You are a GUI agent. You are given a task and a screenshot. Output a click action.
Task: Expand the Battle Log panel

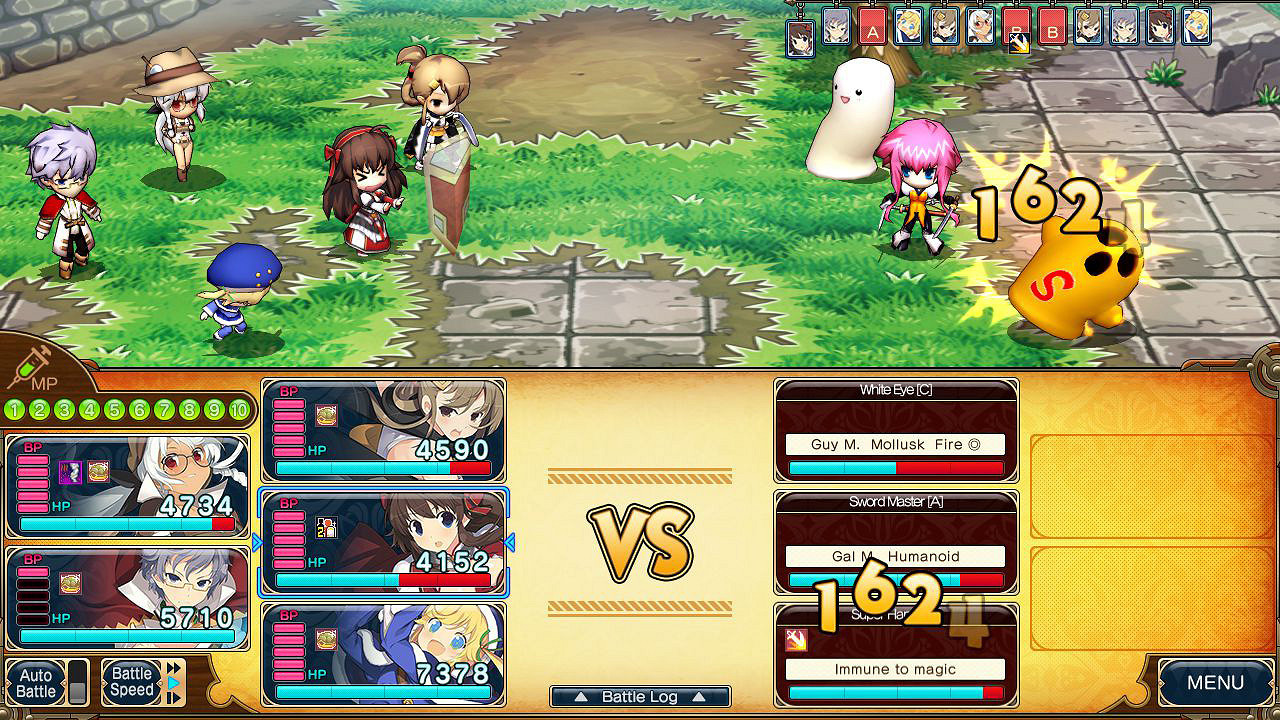coord(640,697)
